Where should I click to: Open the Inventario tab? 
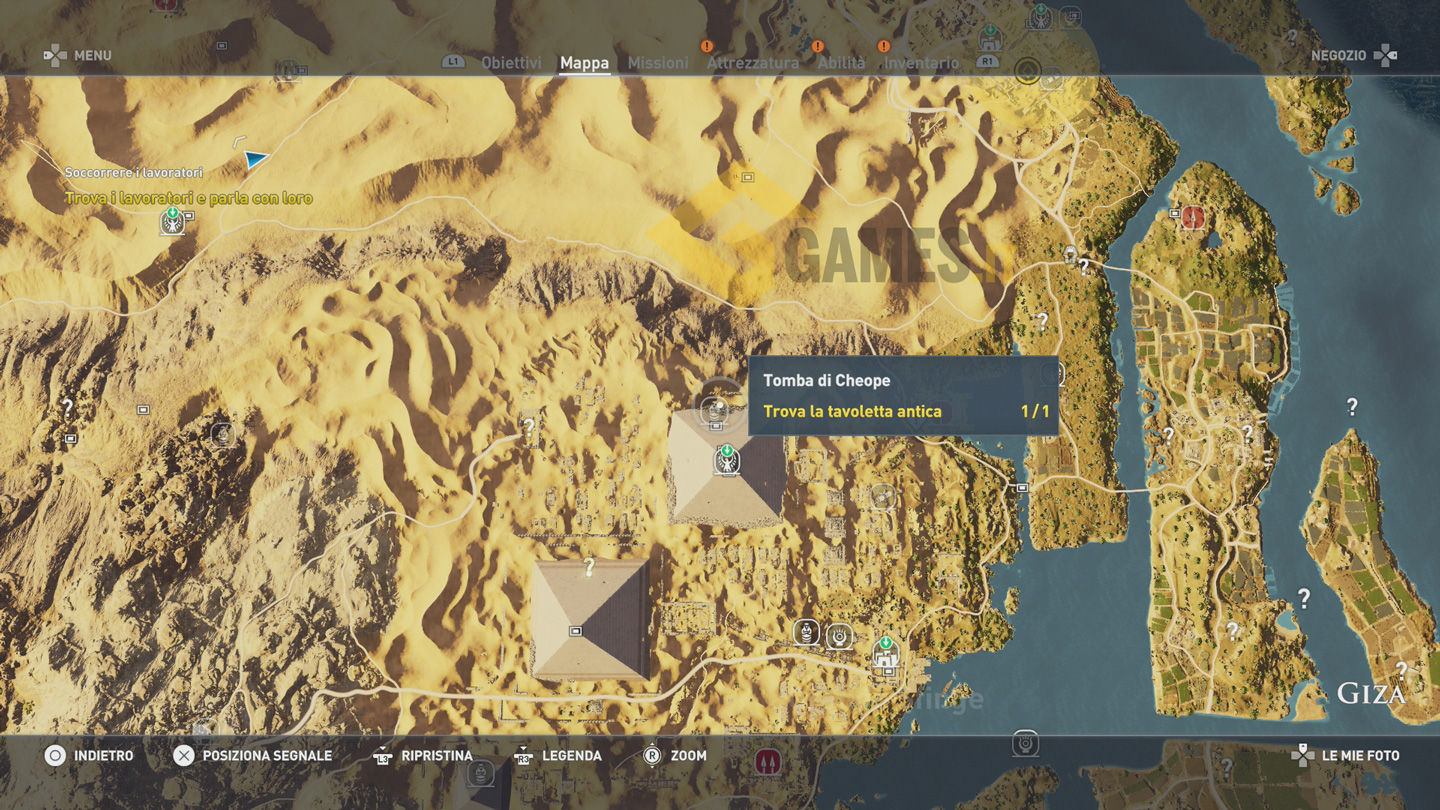point(921,63)
